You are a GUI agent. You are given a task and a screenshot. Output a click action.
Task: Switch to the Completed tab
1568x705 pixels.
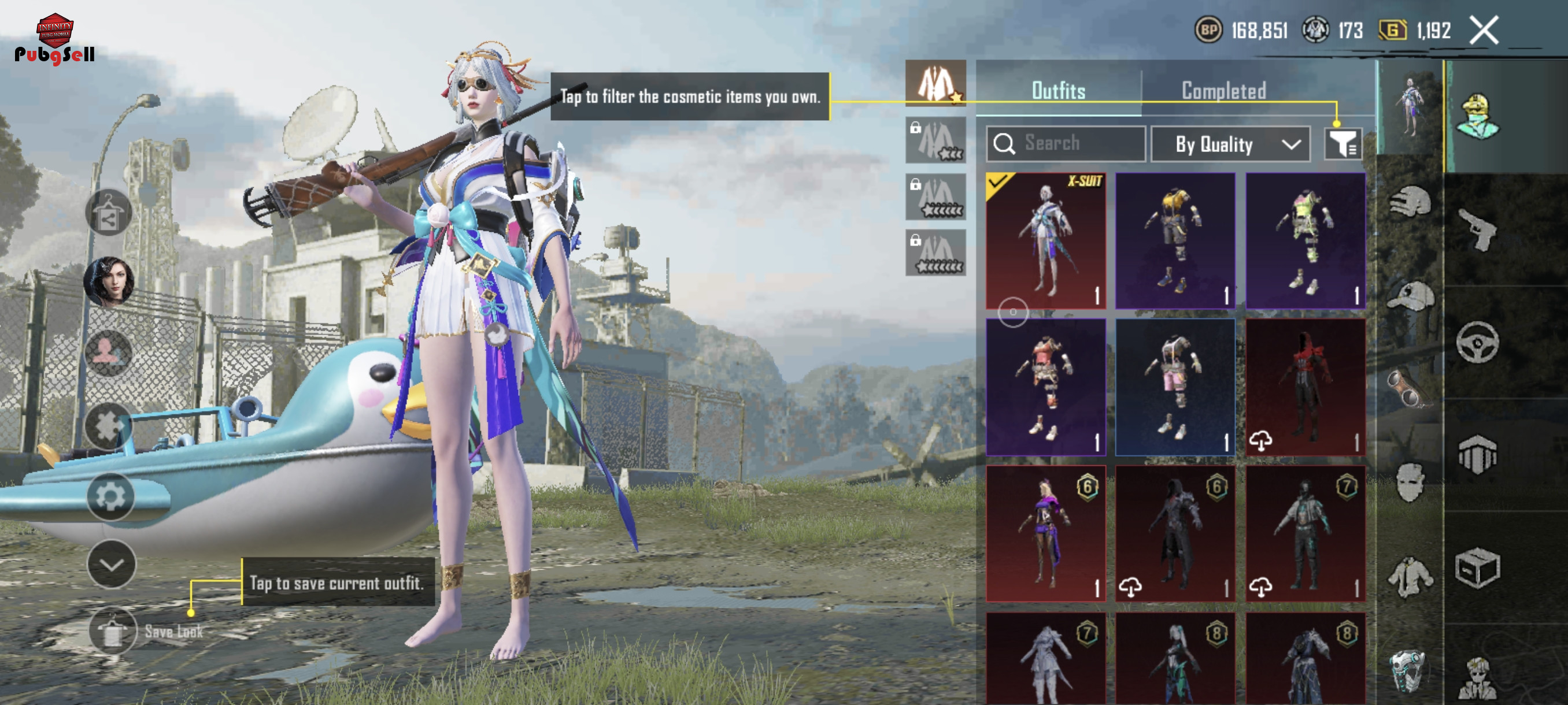click(x=1223, y=91)
